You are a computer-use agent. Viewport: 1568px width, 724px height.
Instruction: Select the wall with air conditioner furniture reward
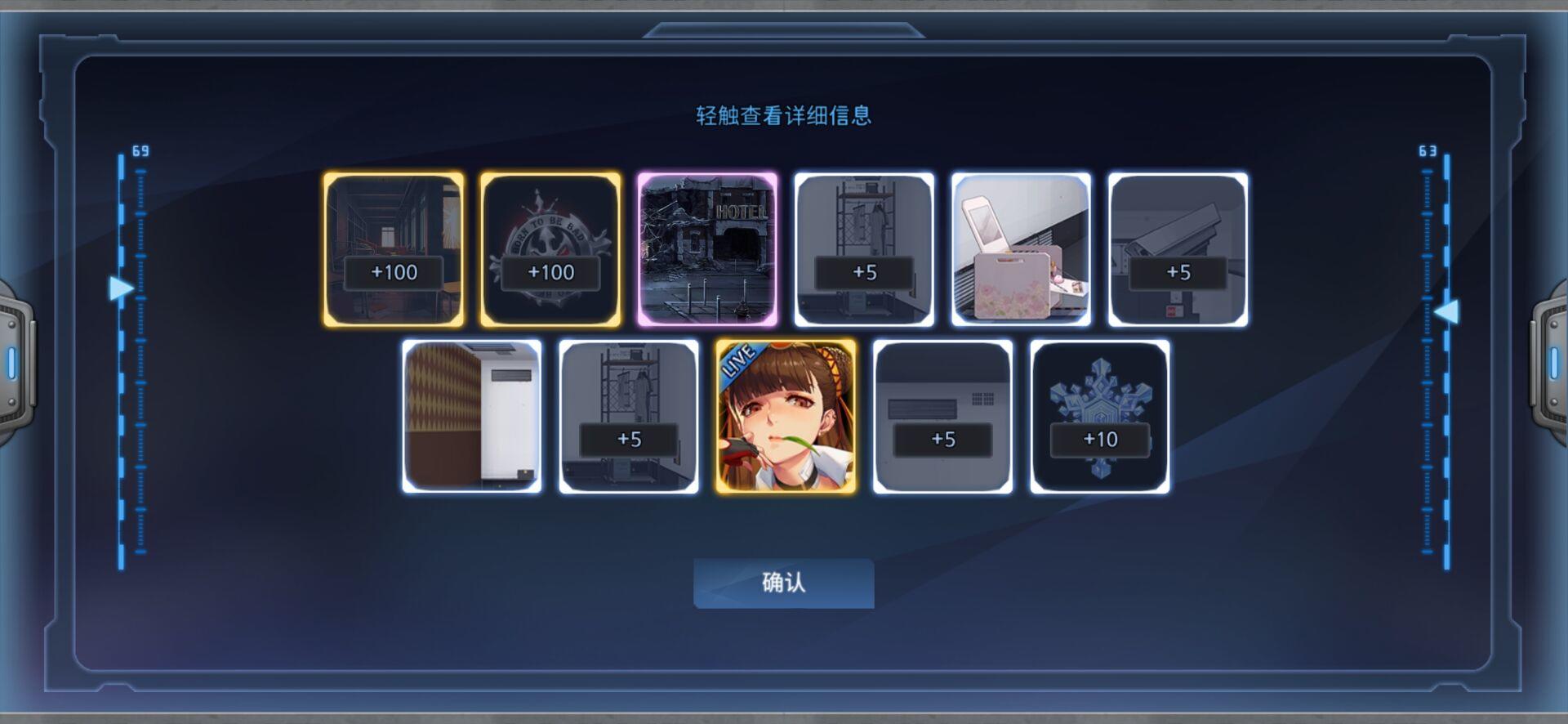(471, 417)
